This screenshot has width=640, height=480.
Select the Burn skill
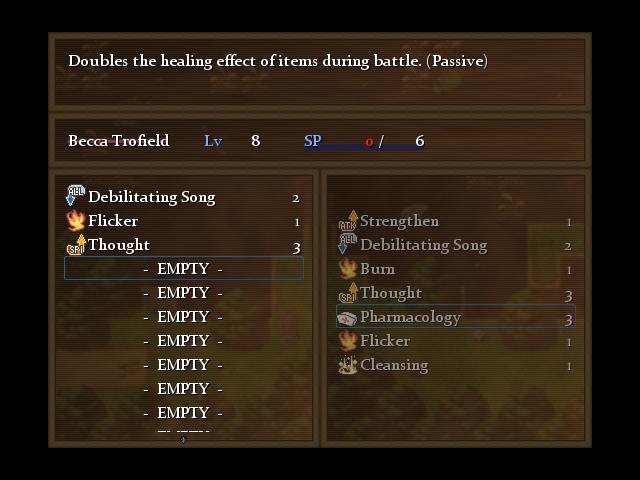click(x=377, y=269)
